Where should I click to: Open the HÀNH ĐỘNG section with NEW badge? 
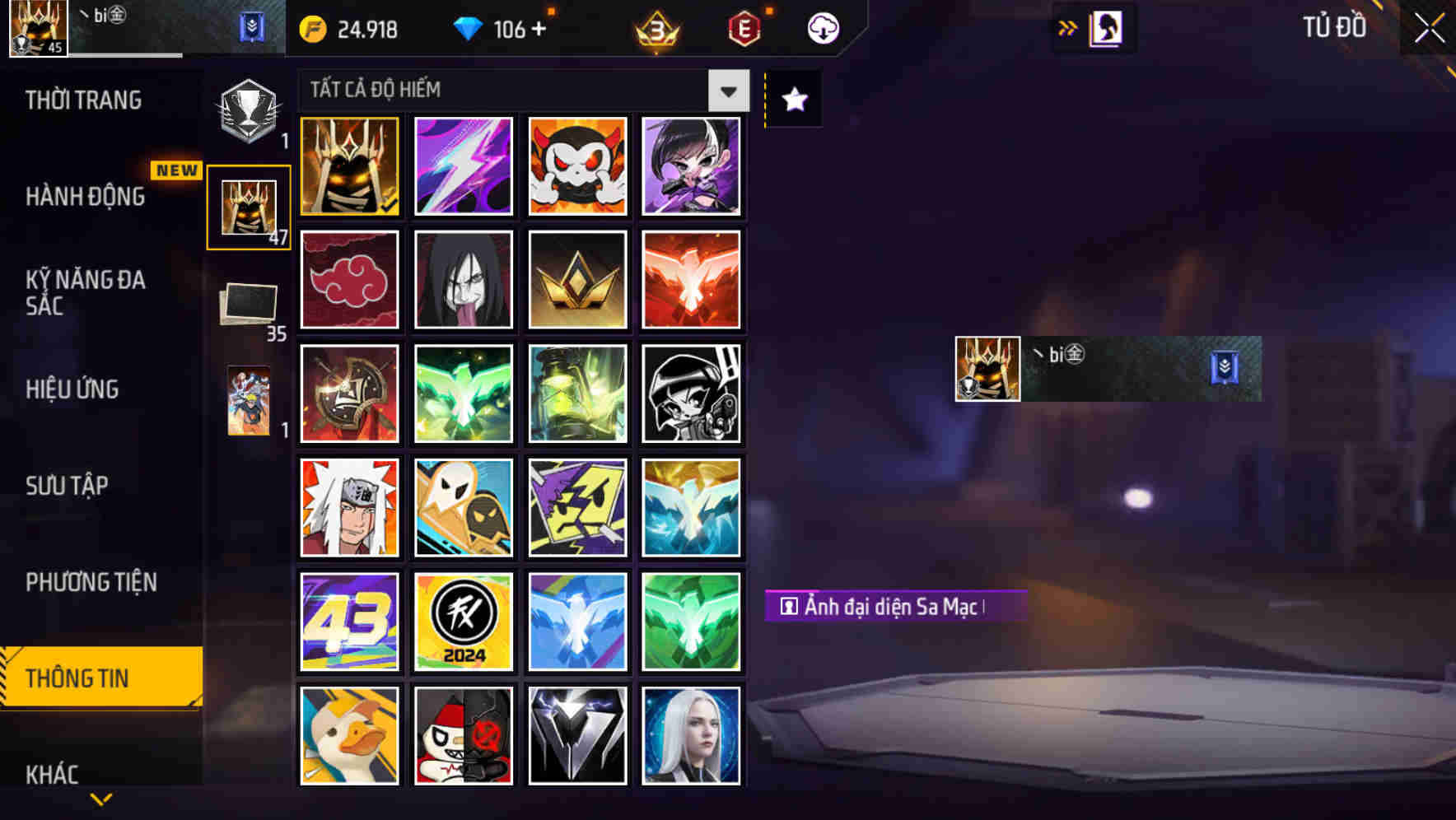click(86, 198)
